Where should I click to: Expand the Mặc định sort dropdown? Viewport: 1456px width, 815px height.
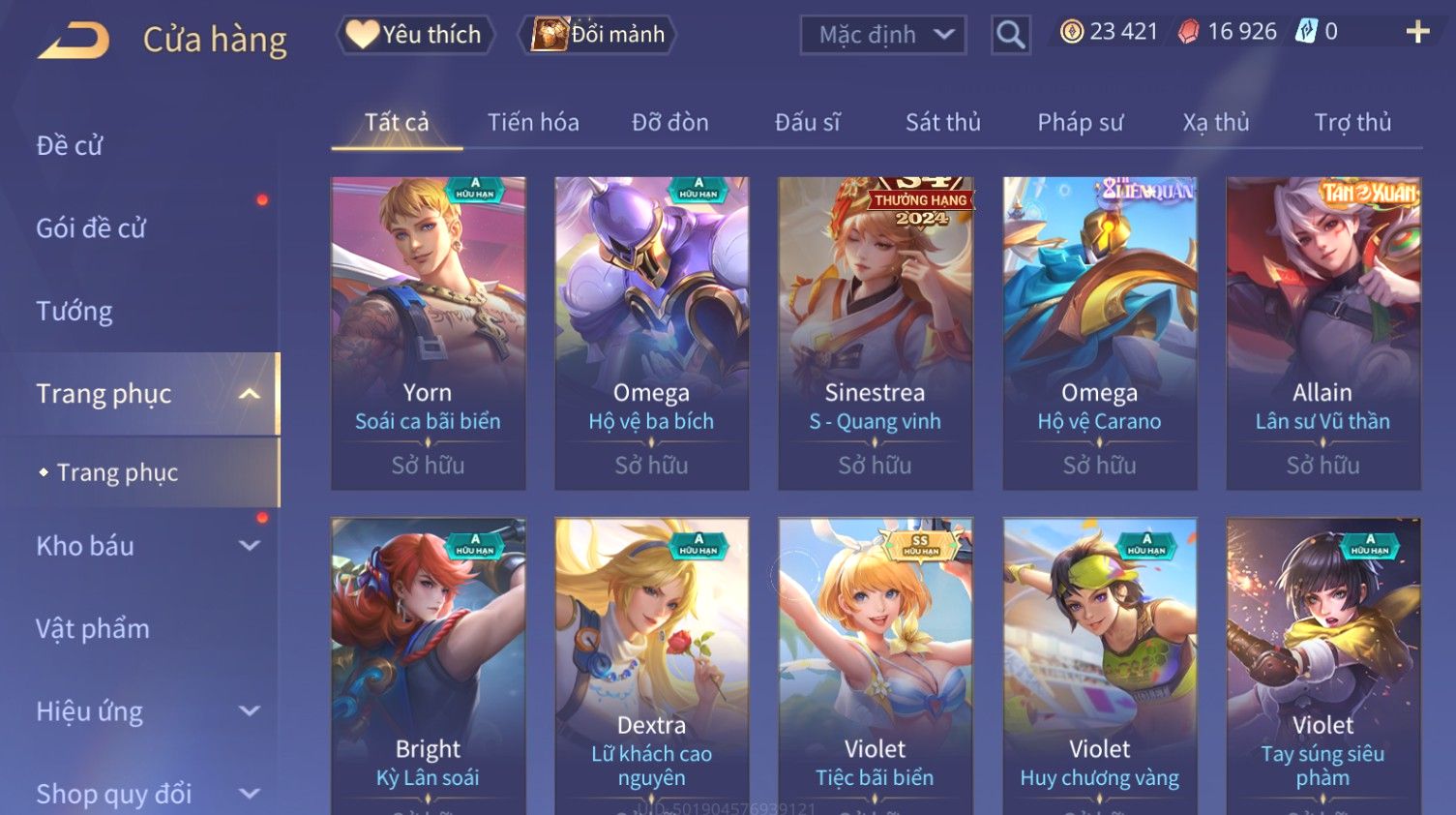882,35
